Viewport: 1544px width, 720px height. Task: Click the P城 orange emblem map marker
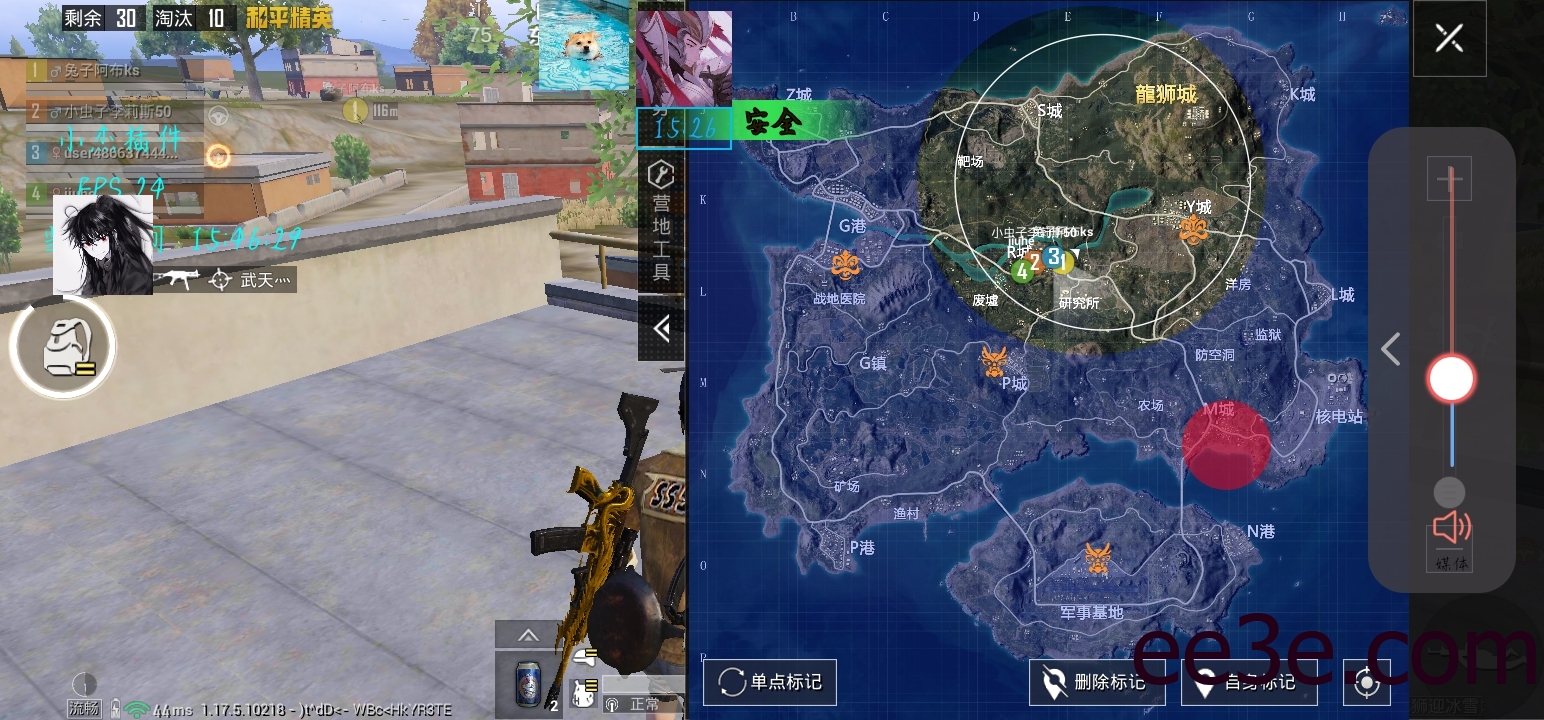[993, 359]
